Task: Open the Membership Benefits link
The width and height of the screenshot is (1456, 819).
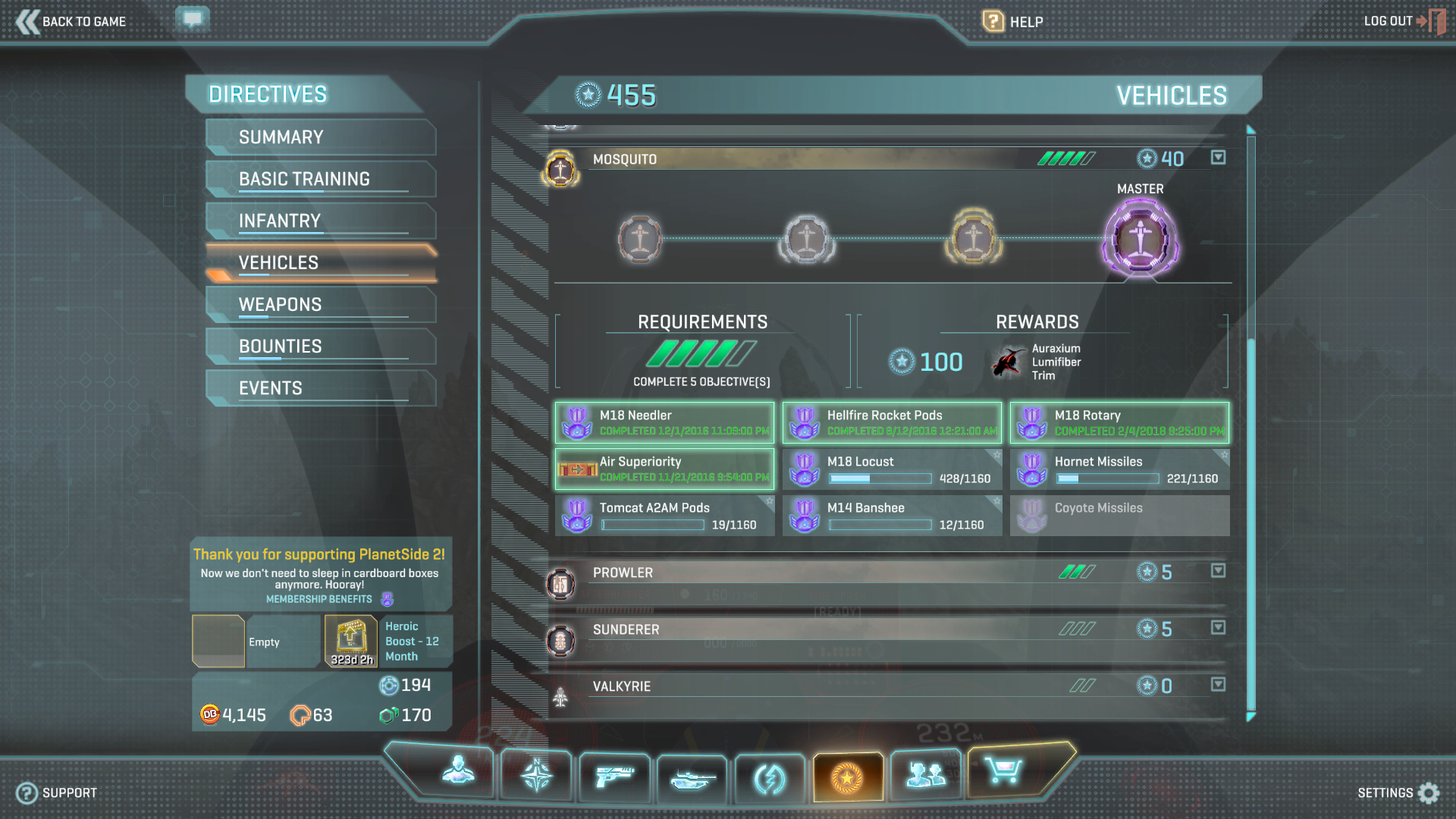Action: pyautogui.click(x=319, y=598)
